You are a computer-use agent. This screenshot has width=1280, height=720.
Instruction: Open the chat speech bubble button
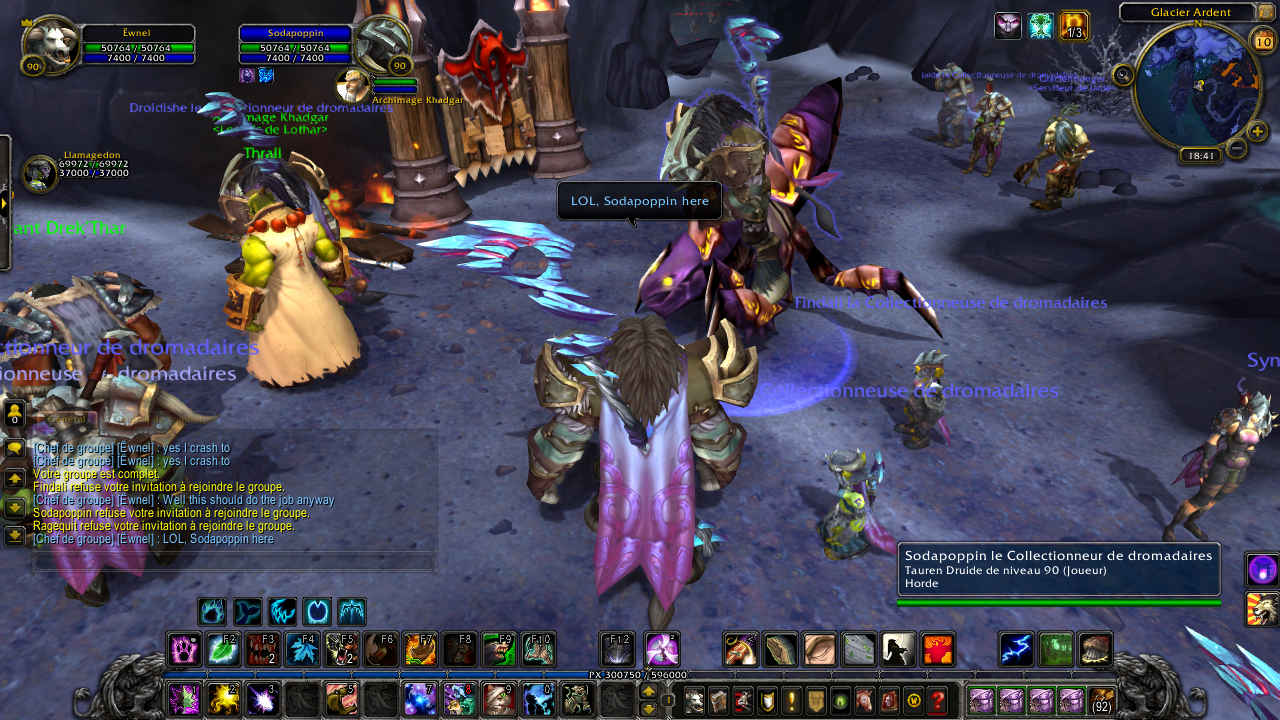coord(15,449)
